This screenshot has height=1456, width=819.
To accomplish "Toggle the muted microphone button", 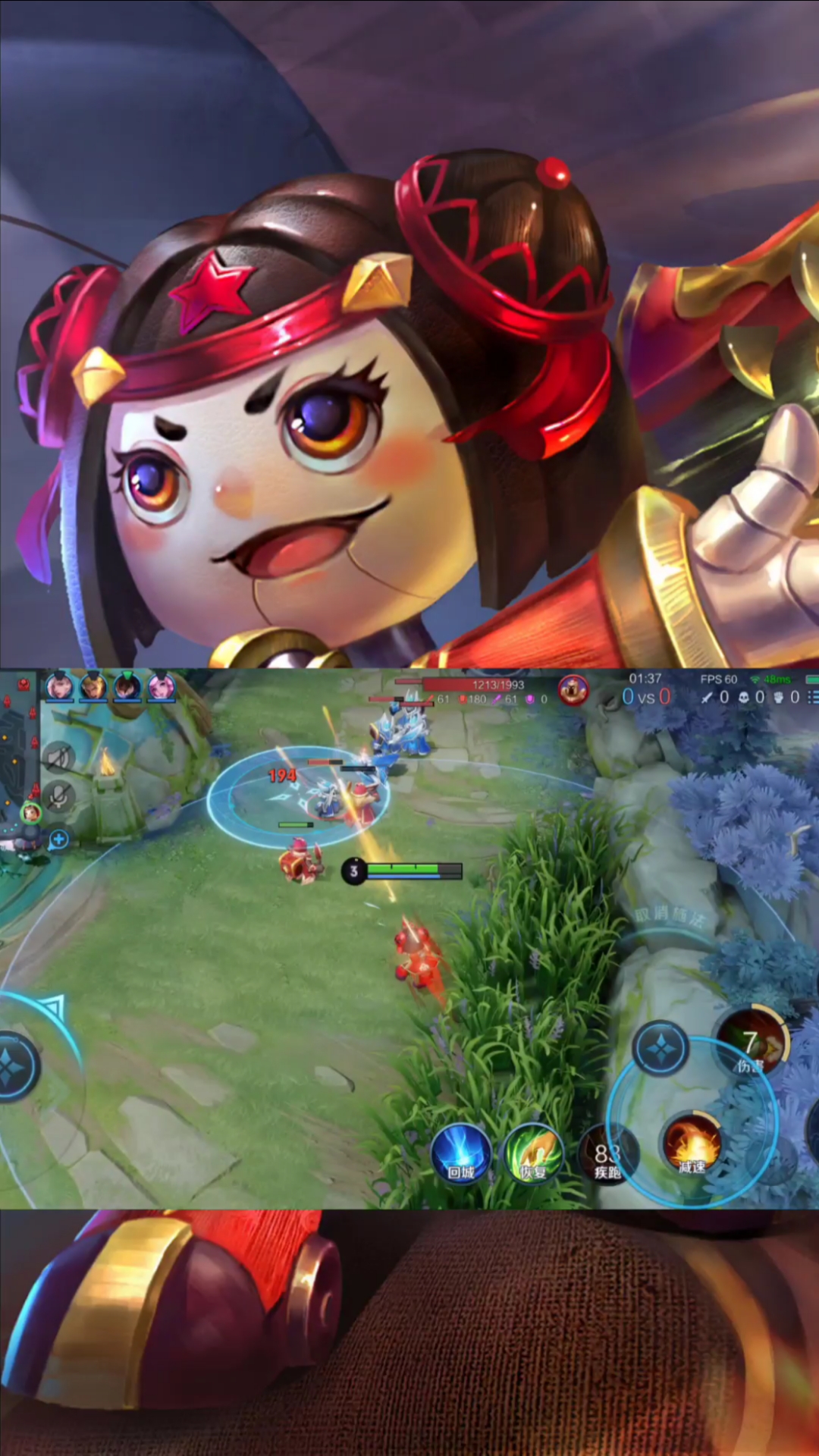I will (x=59, y=796).
